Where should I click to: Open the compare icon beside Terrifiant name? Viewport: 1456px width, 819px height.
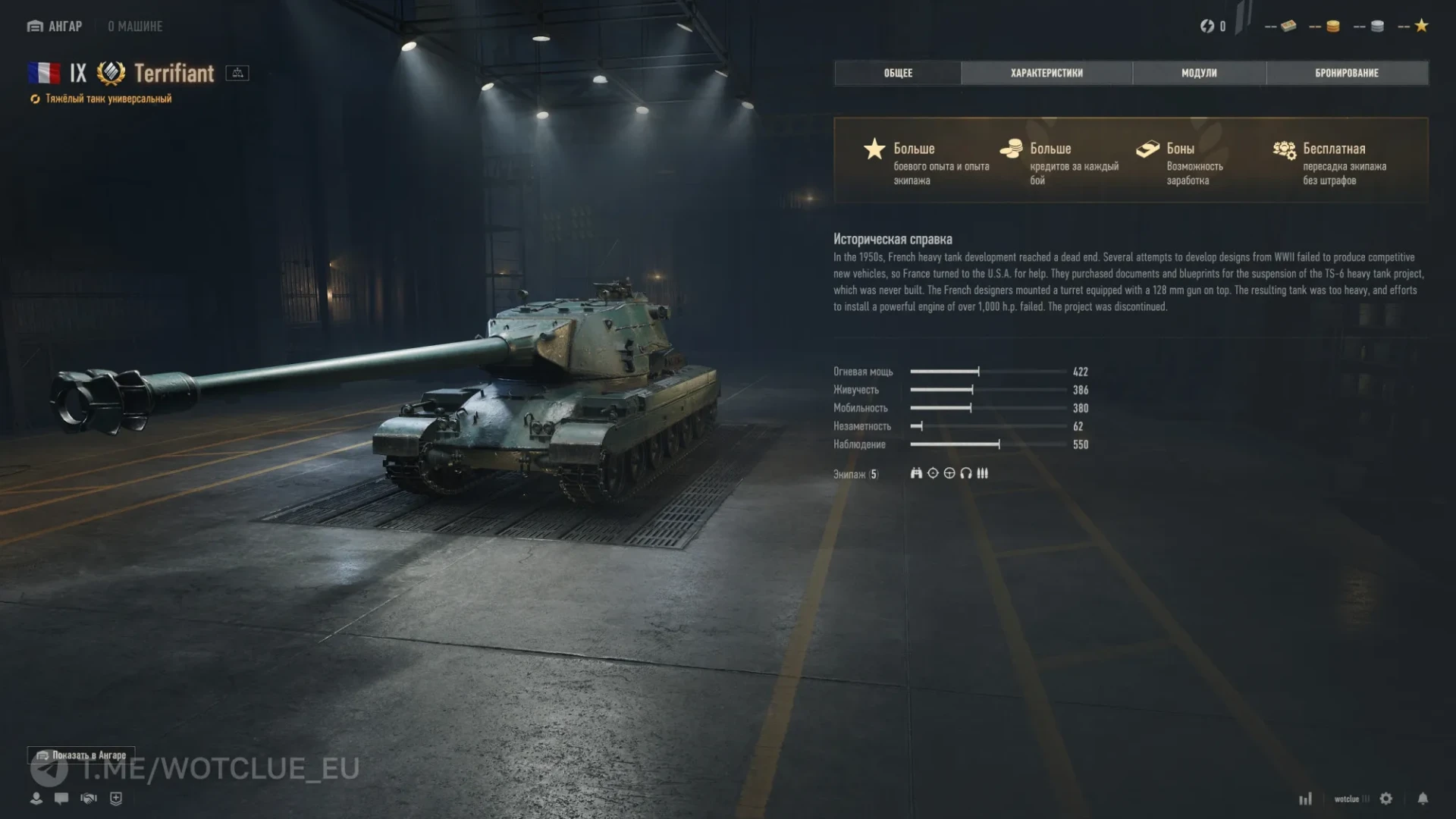click(237, 73)
